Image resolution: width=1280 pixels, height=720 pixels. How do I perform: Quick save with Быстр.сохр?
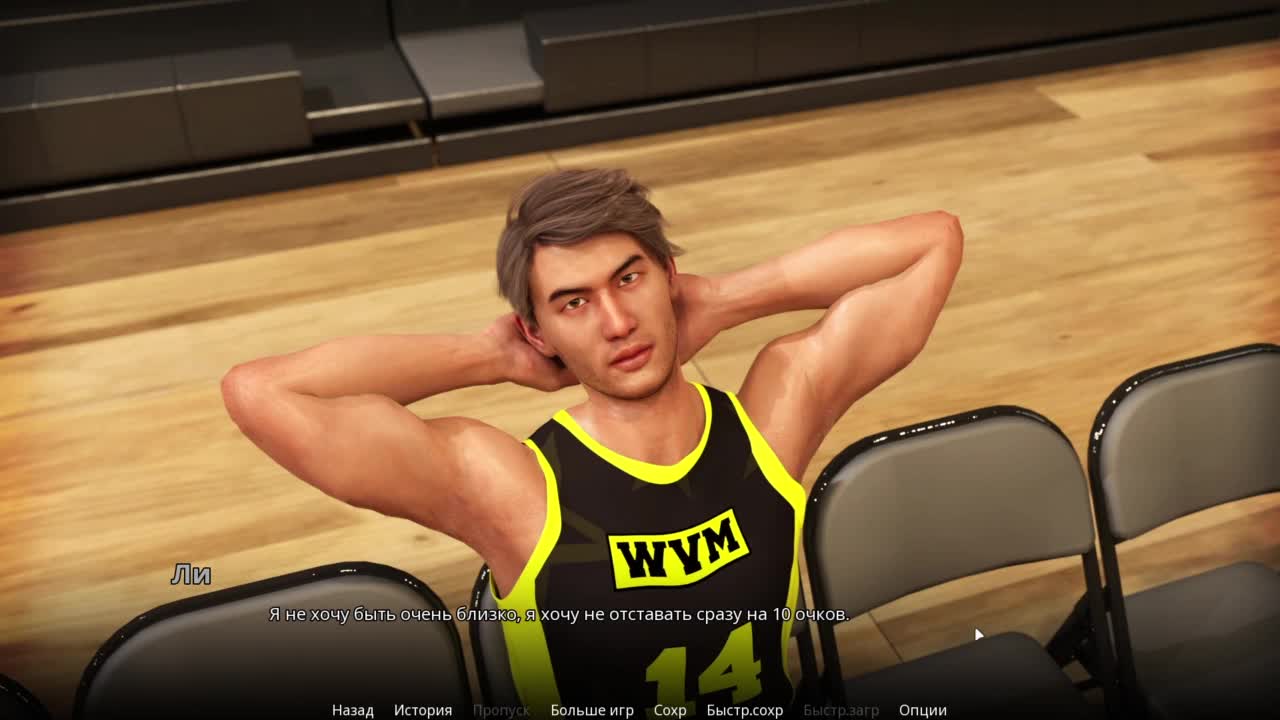pos(745,710)
